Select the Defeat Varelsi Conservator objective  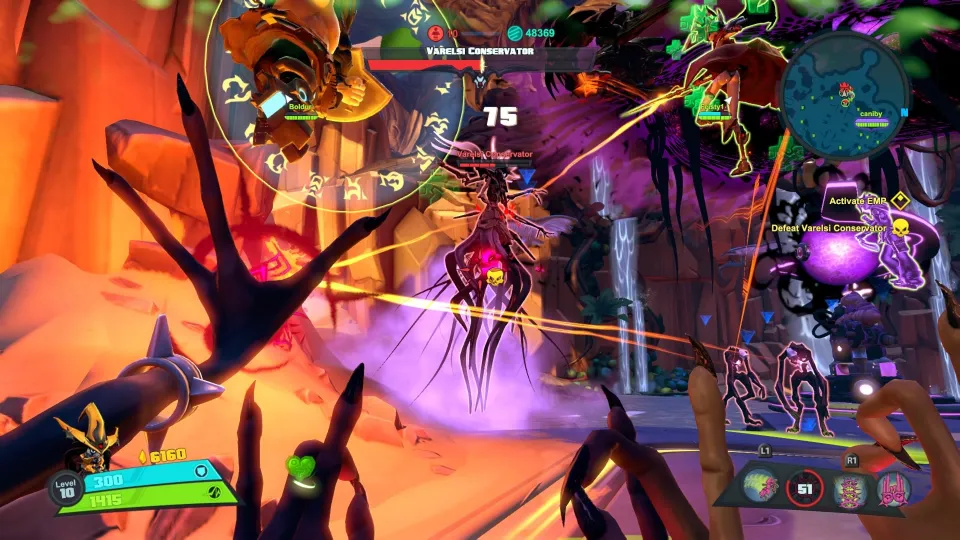pos(829,228)
